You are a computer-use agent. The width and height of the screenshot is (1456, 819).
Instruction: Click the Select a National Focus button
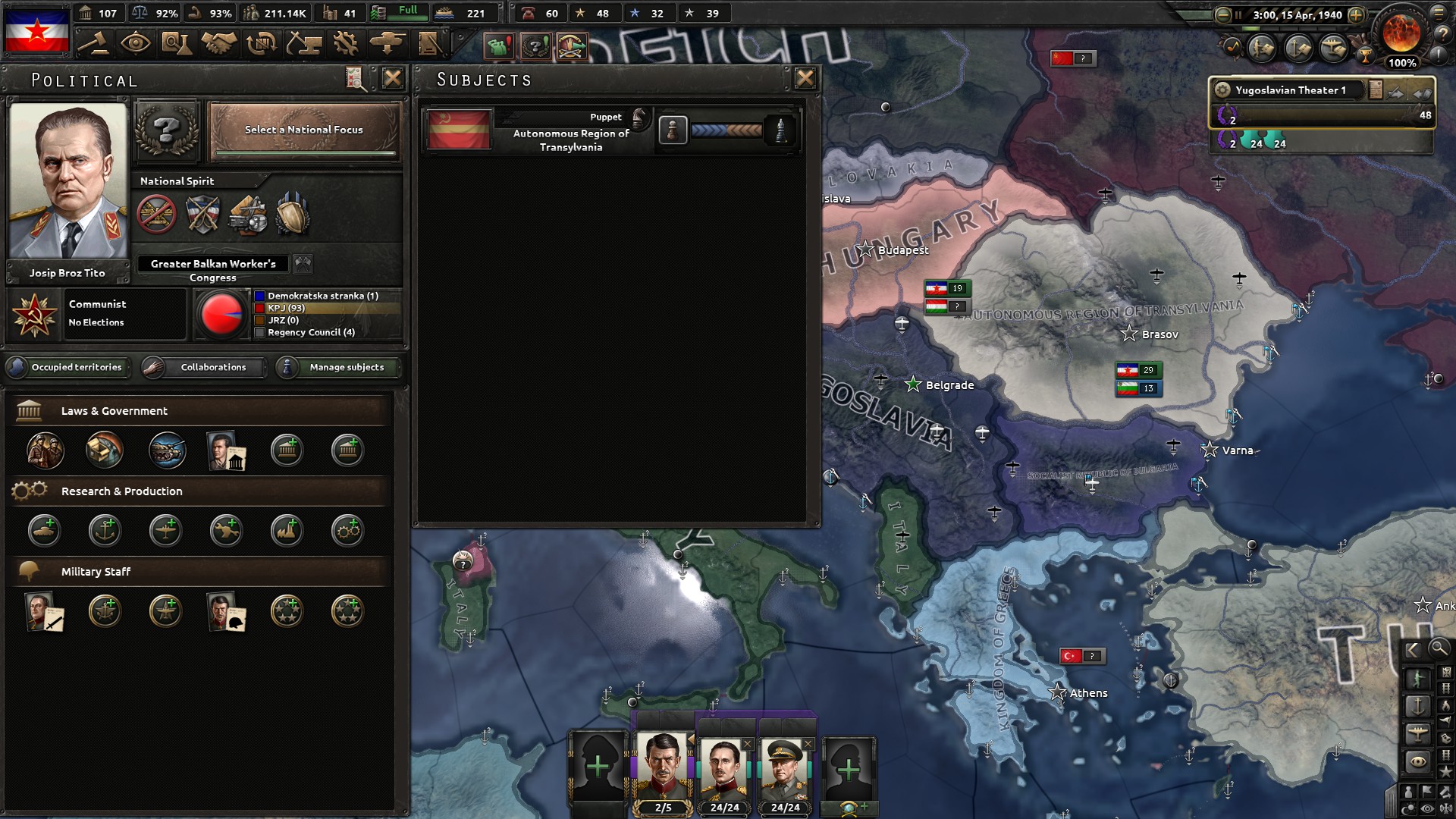[x=303, y=130]
